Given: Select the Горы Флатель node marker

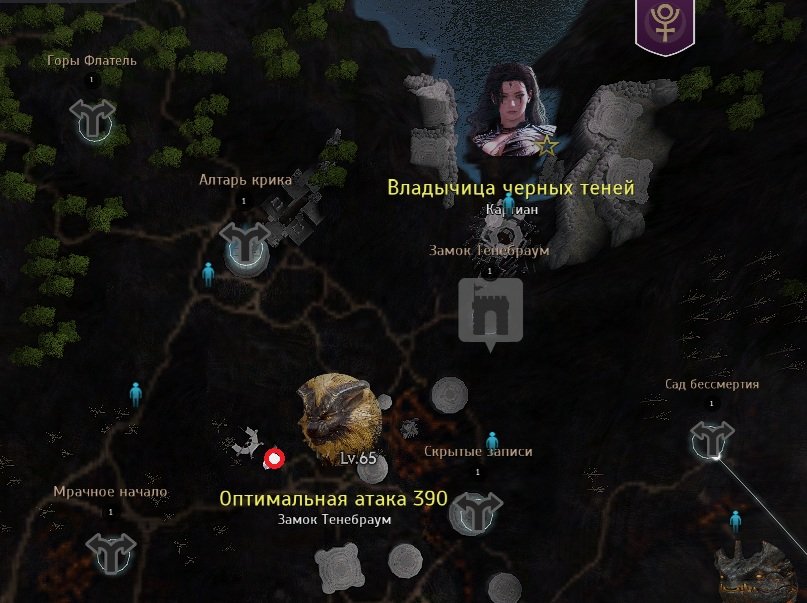Looking at the screenshot, I should point(93,120).
